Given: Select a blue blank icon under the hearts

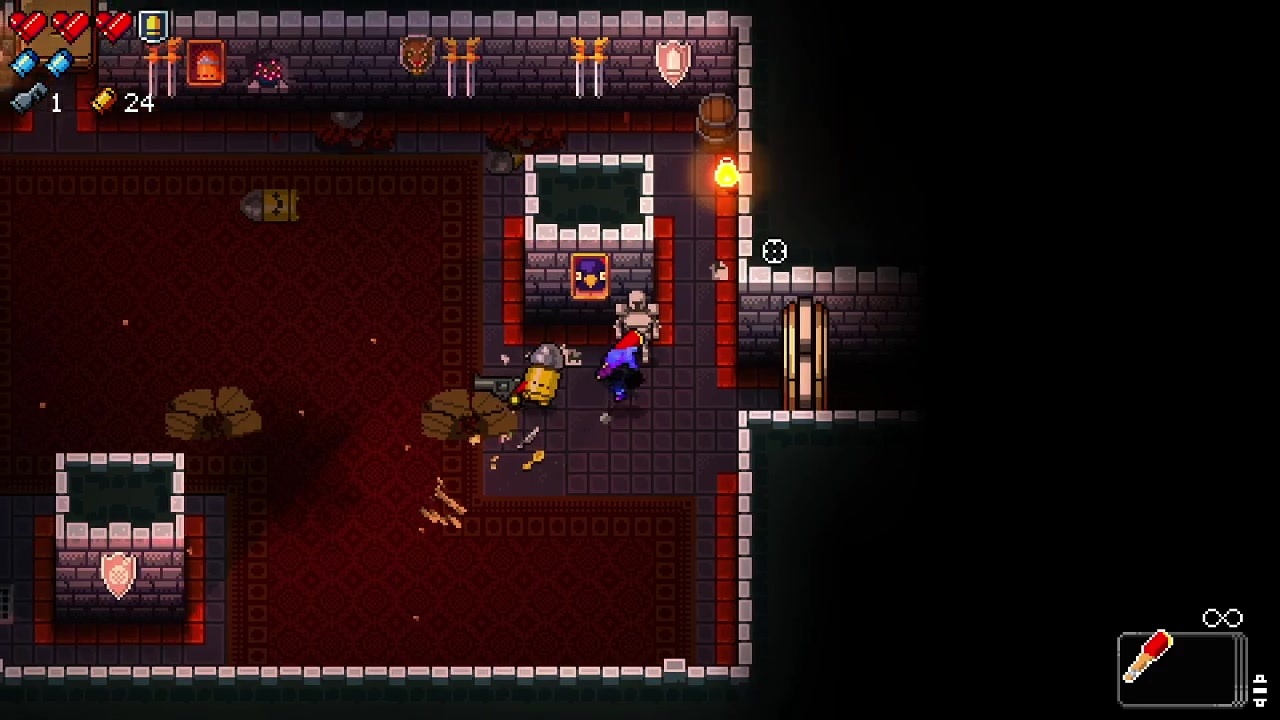Looking at the screenshot, I should tap(25, 64).
